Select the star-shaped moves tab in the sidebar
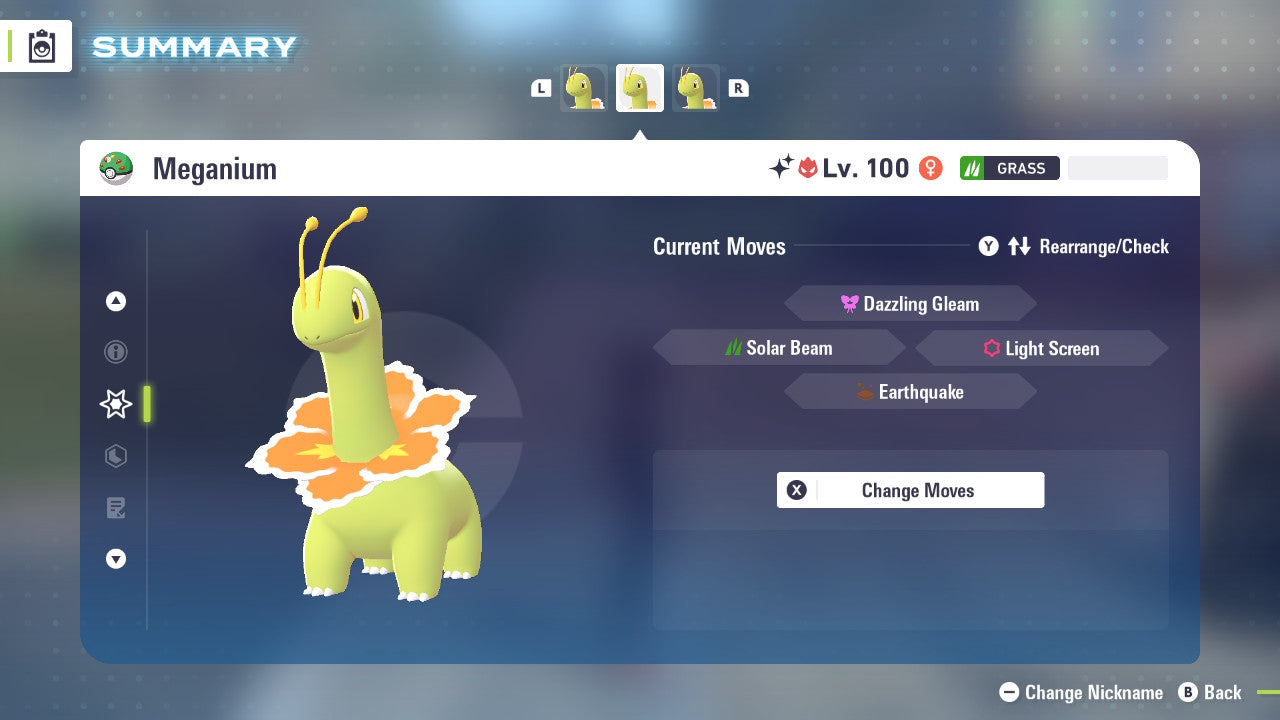 click(115, 404)
